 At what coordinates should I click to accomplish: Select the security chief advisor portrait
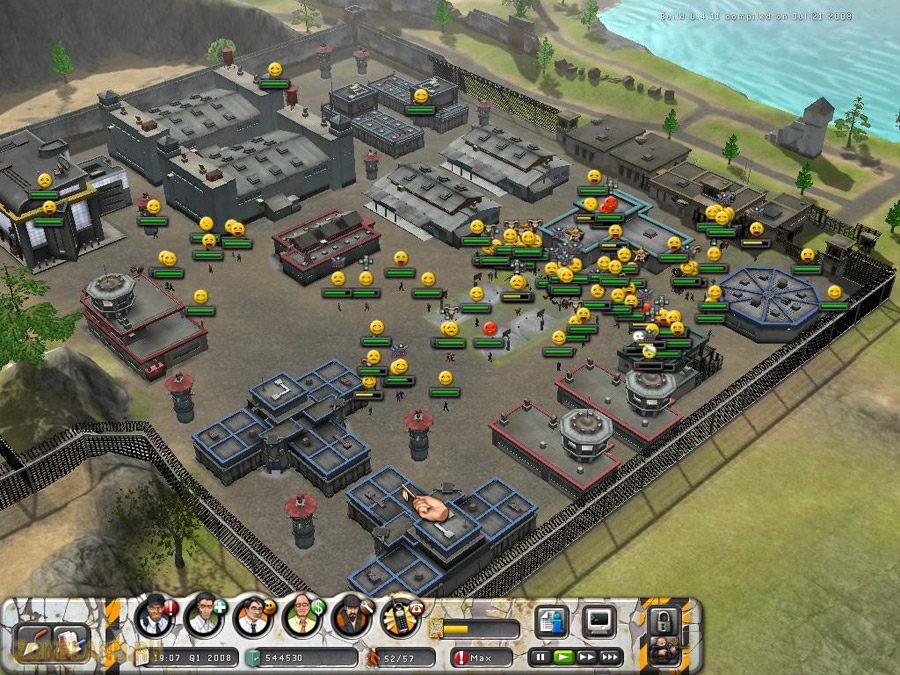(x=155, y=615)
